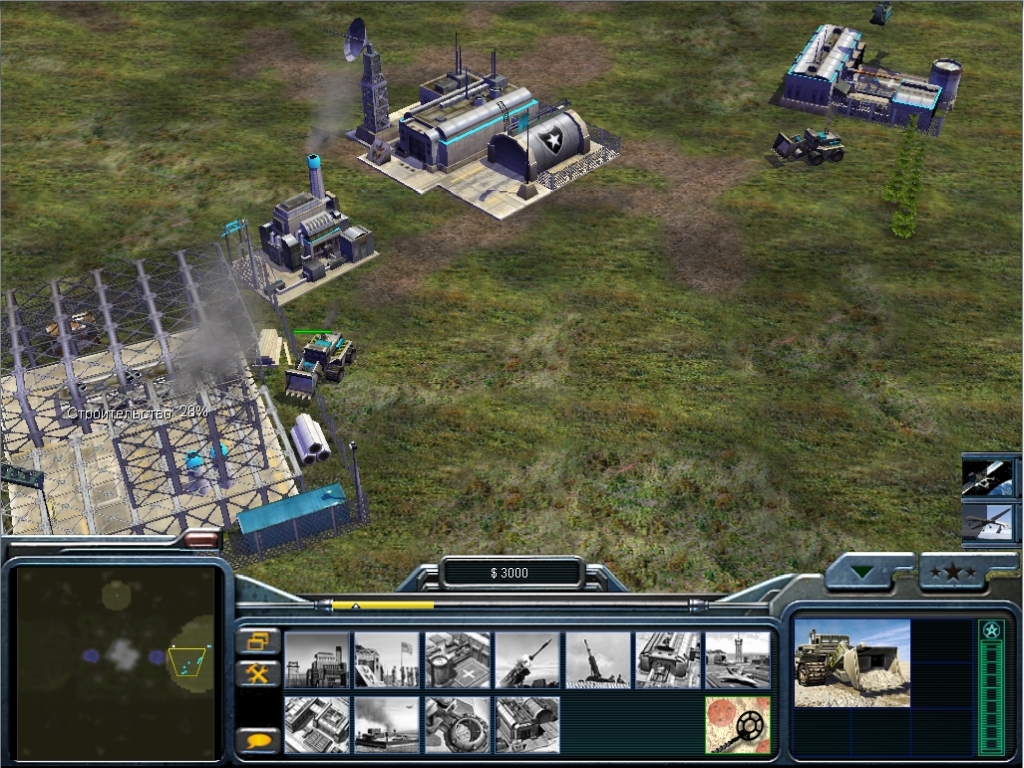The width and height of the screenshot is (1024, 768).
Task: Build a Patriot missile battery
Action: click(x=527, y=660)
